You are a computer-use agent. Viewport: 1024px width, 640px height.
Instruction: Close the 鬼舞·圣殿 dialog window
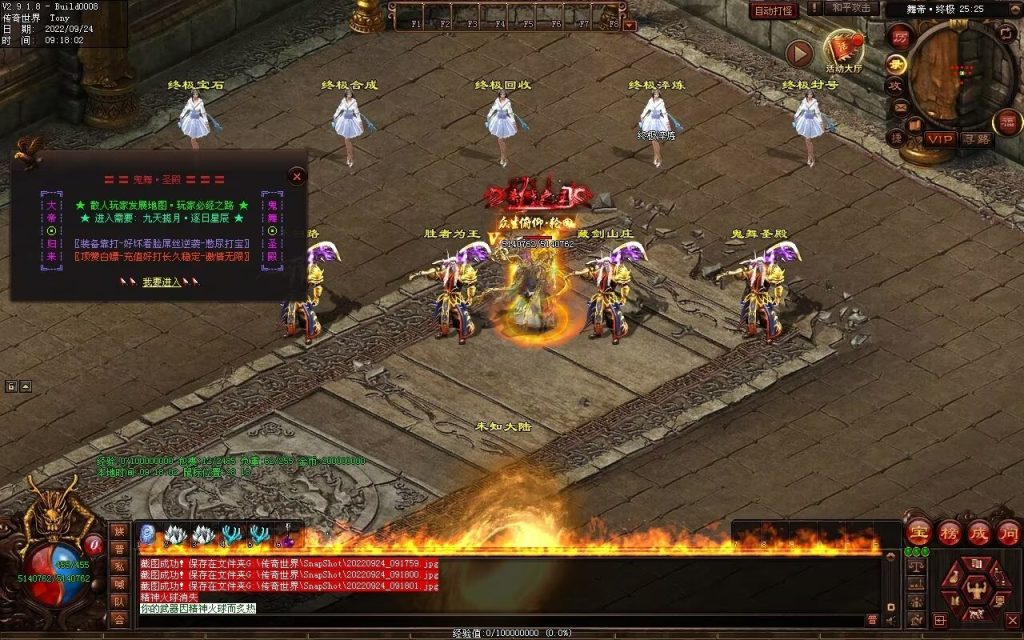[296, 176]
